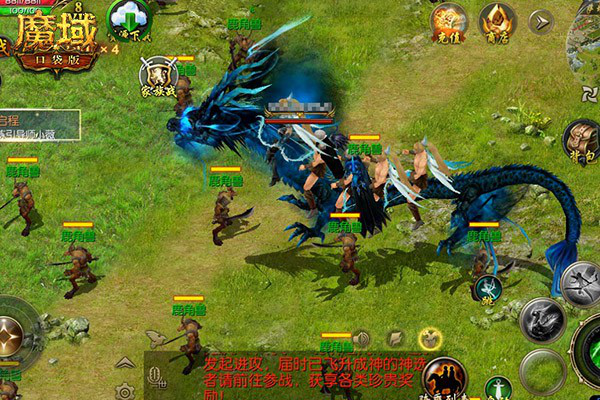600x400 pixels.
Task: Open the 背包 backpack
Action: tap(580, 140)
